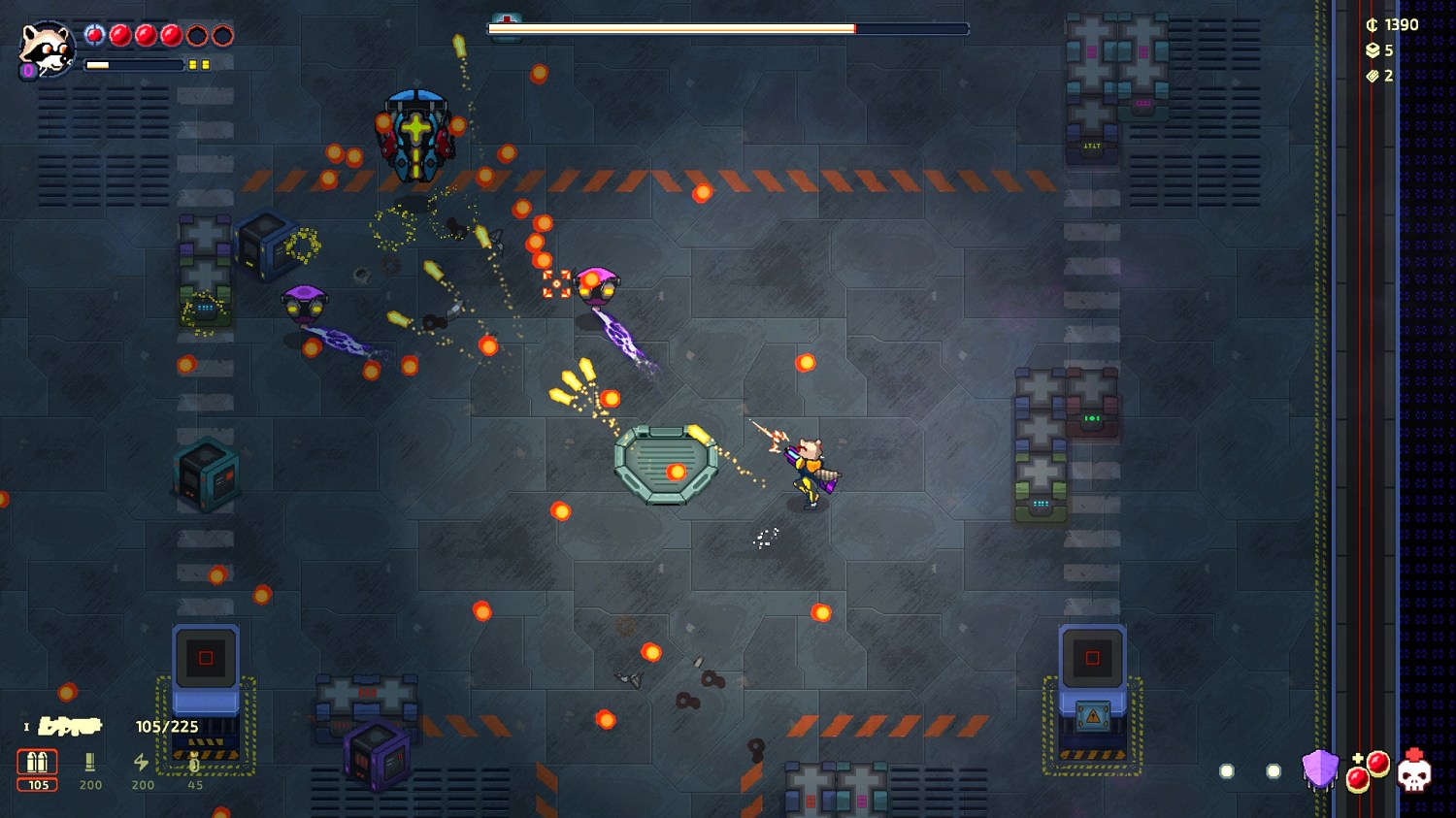Select the equipped rifle weapon icon
This screenshot has width=1456, height=818.
(68, 726)
